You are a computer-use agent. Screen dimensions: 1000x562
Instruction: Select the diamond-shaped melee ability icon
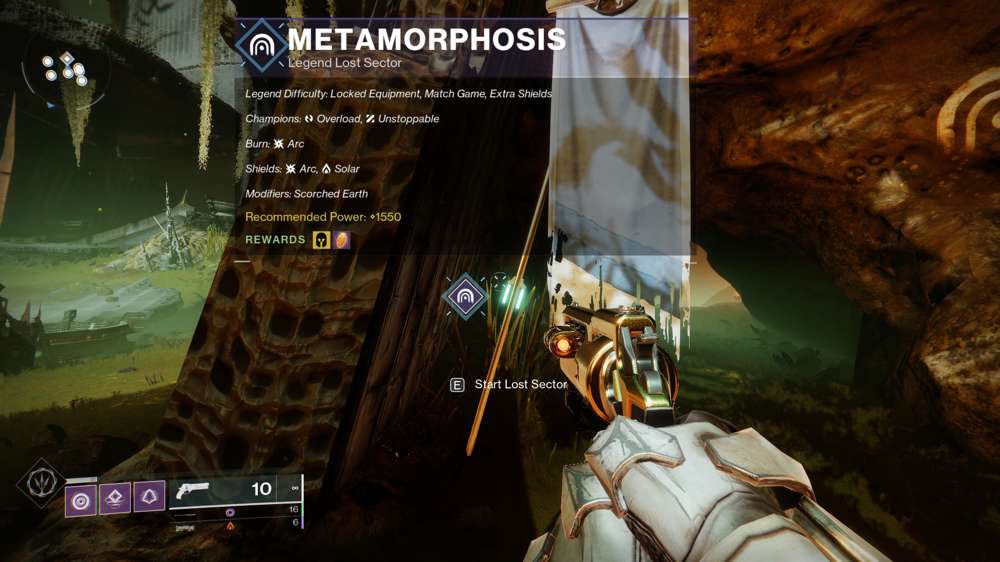(x=115, y=498)
